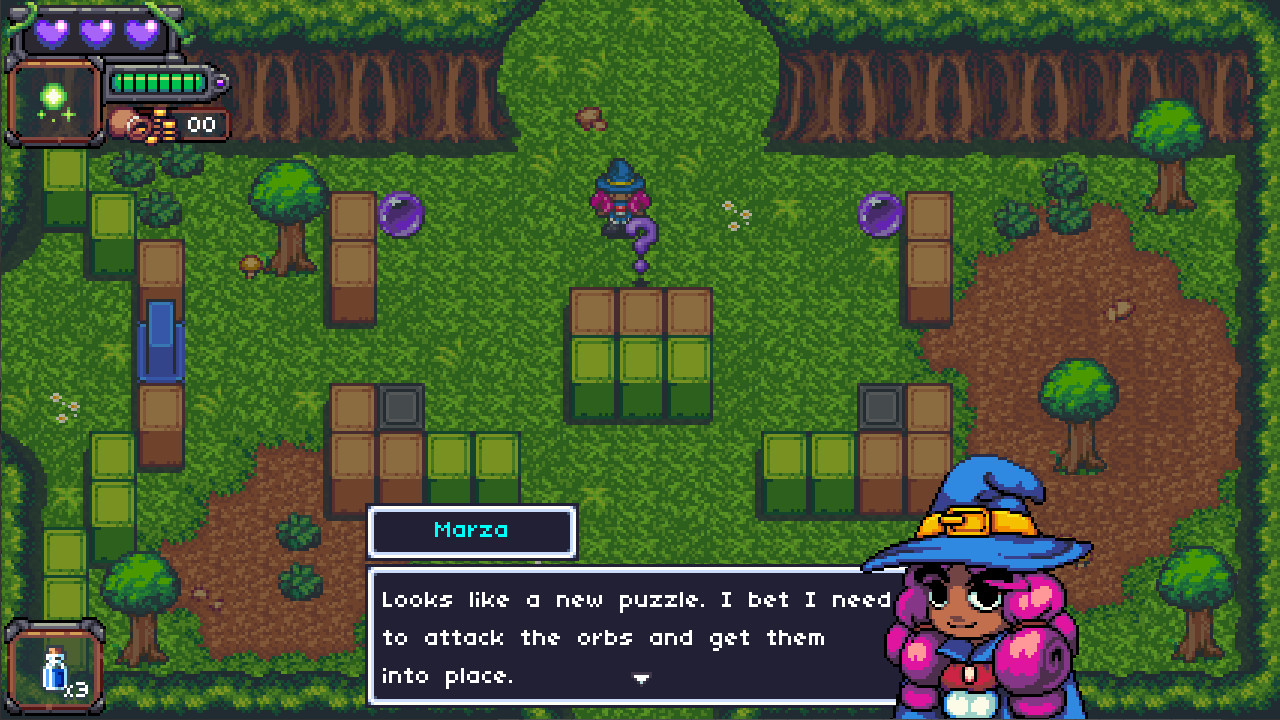Image resolution: width=1280 pixels, height=720 pixels.
Task: Select the Marza name plate above the dialogue
Action: coord(472,532)
